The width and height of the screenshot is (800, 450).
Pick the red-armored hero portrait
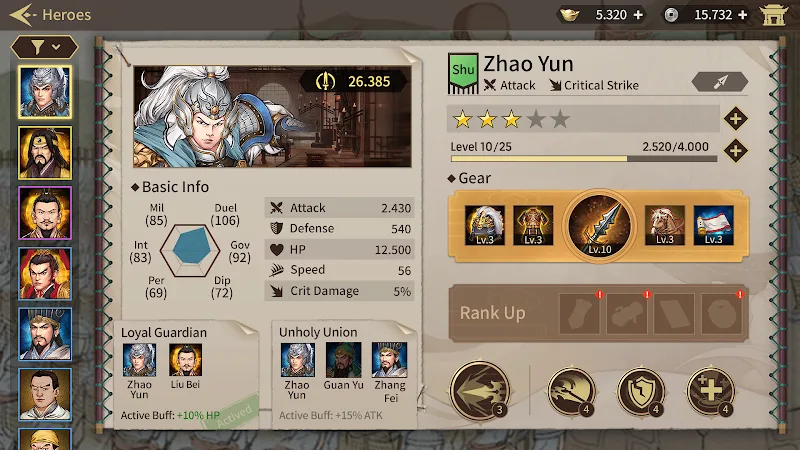45,273
